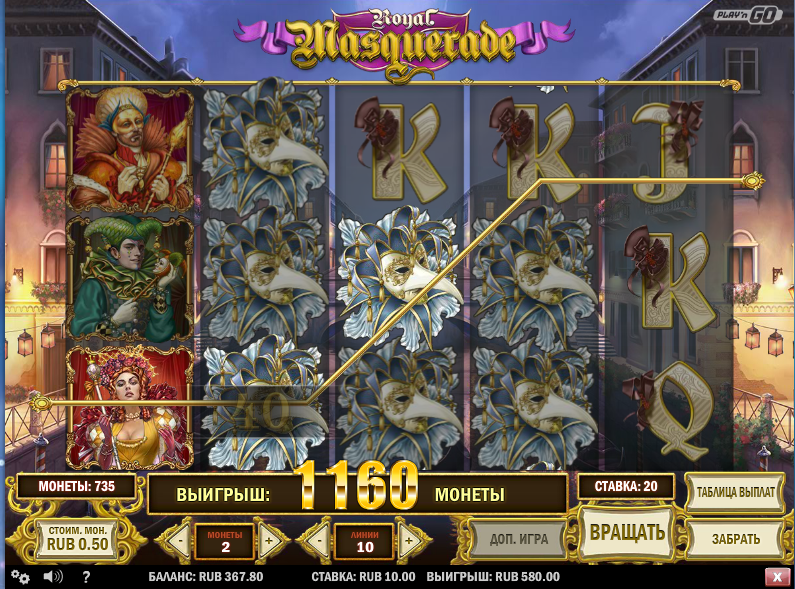Decrease the МОНЕТЫ coin count

pyautogui.click(x=180, y=541)
